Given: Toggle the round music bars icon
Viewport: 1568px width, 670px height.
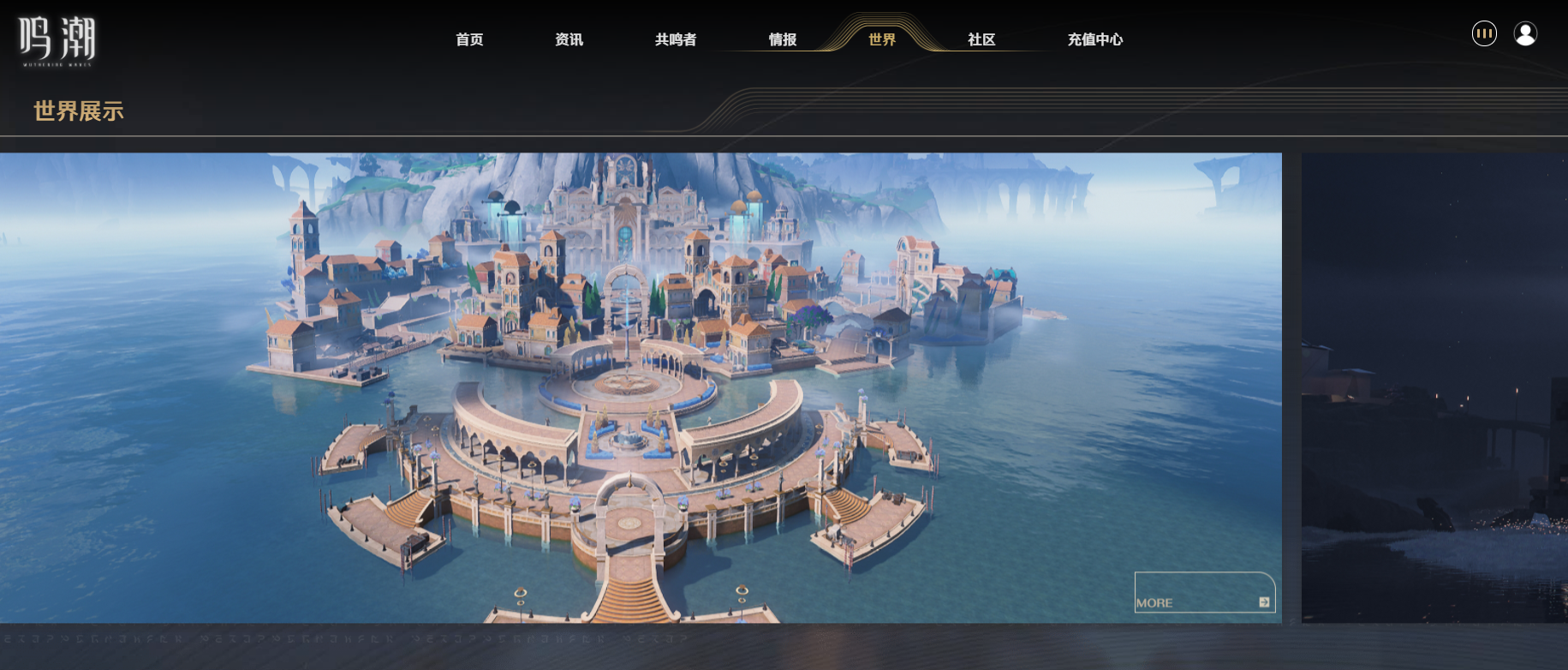Looking at the screenshot, I should pyautogui.click(x=1484, y=33).
